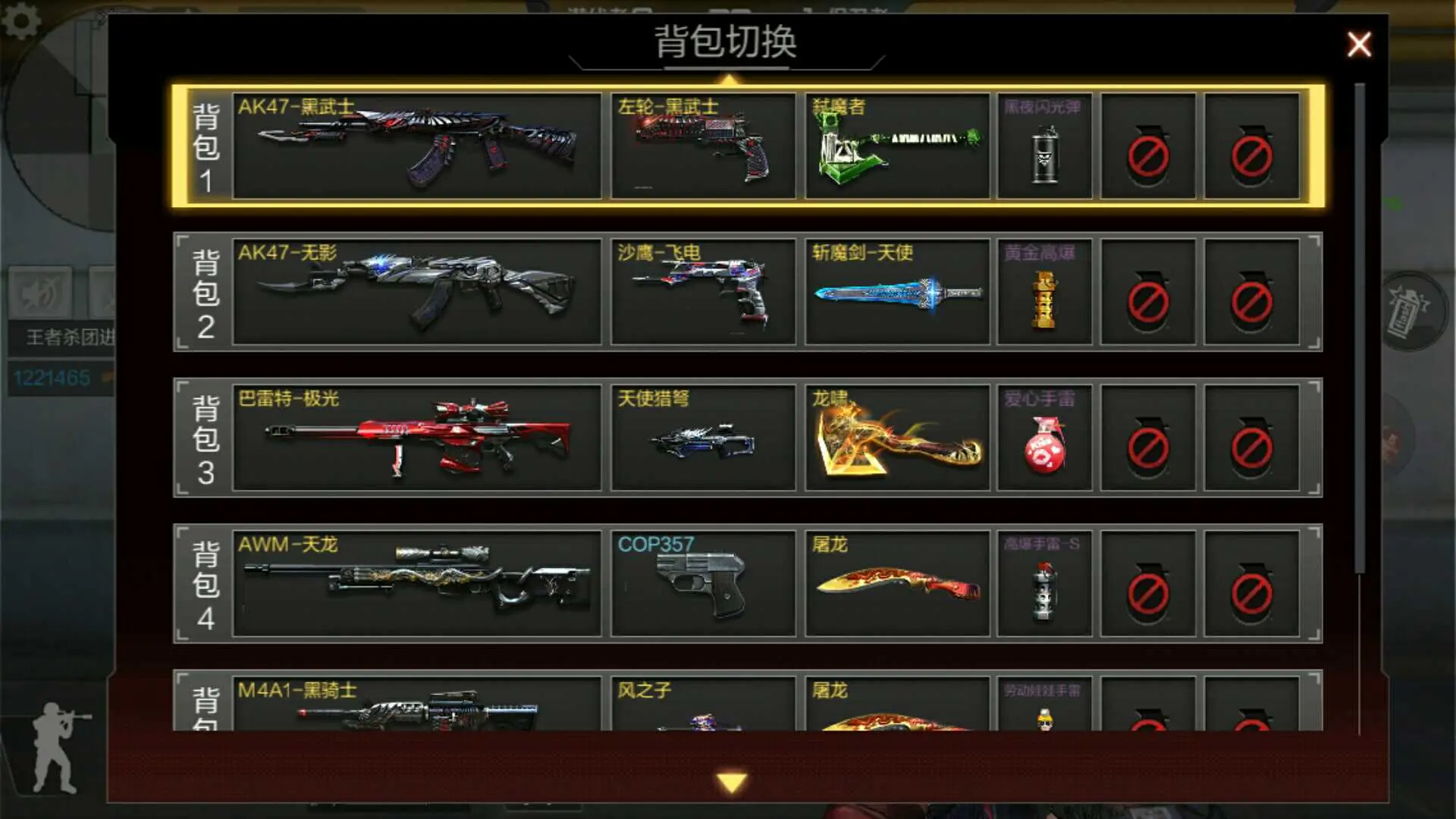Image resolution: width=1456 pixels, height=819 pixels.
Task: Select the 黑夜闪光弹 flash grenade slot
Action: click(x=1044, y=146)
